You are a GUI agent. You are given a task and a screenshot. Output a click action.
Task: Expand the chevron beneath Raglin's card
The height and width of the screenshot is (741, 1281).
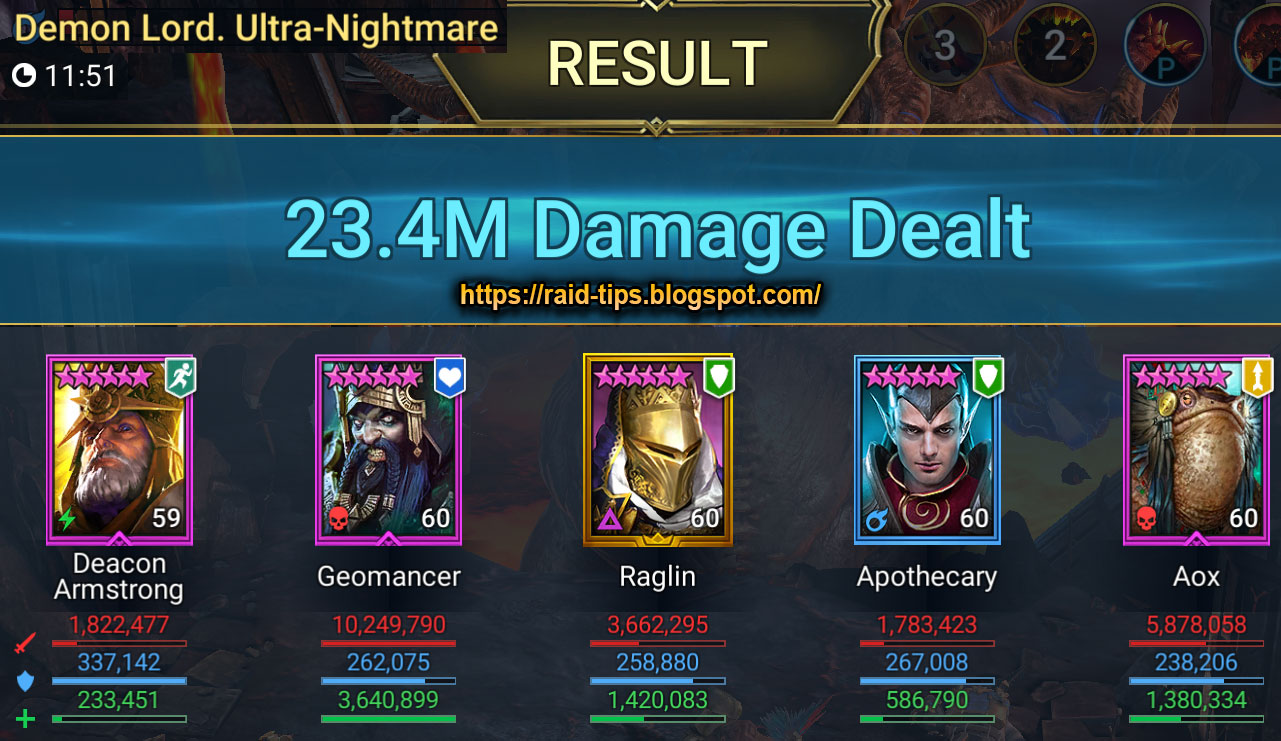[658, 541]
